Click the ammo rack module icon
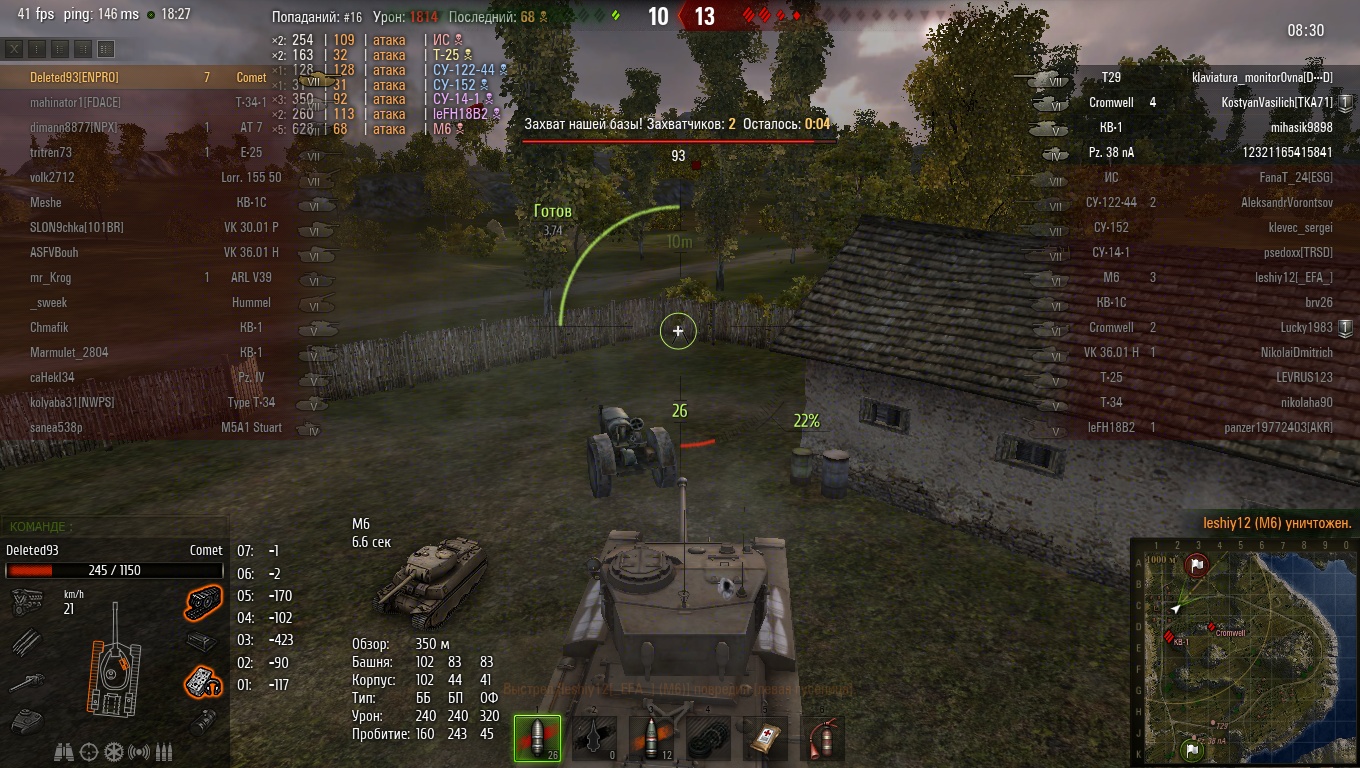Image resolution: width=1360 pixels, height=768 pixels. point(27,642)
